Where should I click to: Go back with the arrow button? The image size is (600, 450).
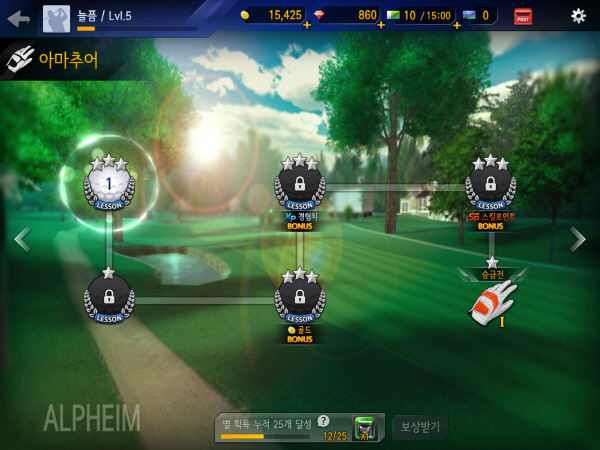coord(18,17)
